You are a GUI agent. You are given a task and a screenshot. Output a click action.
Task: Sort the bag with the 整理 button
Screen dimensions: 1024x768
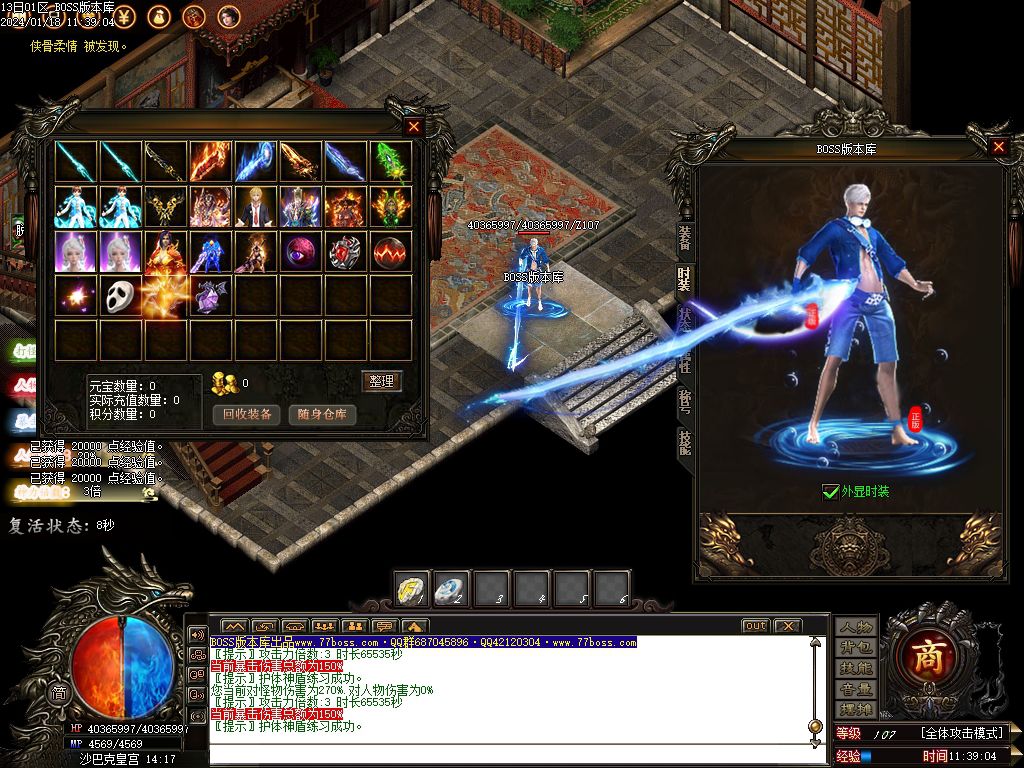coord(381,381)
